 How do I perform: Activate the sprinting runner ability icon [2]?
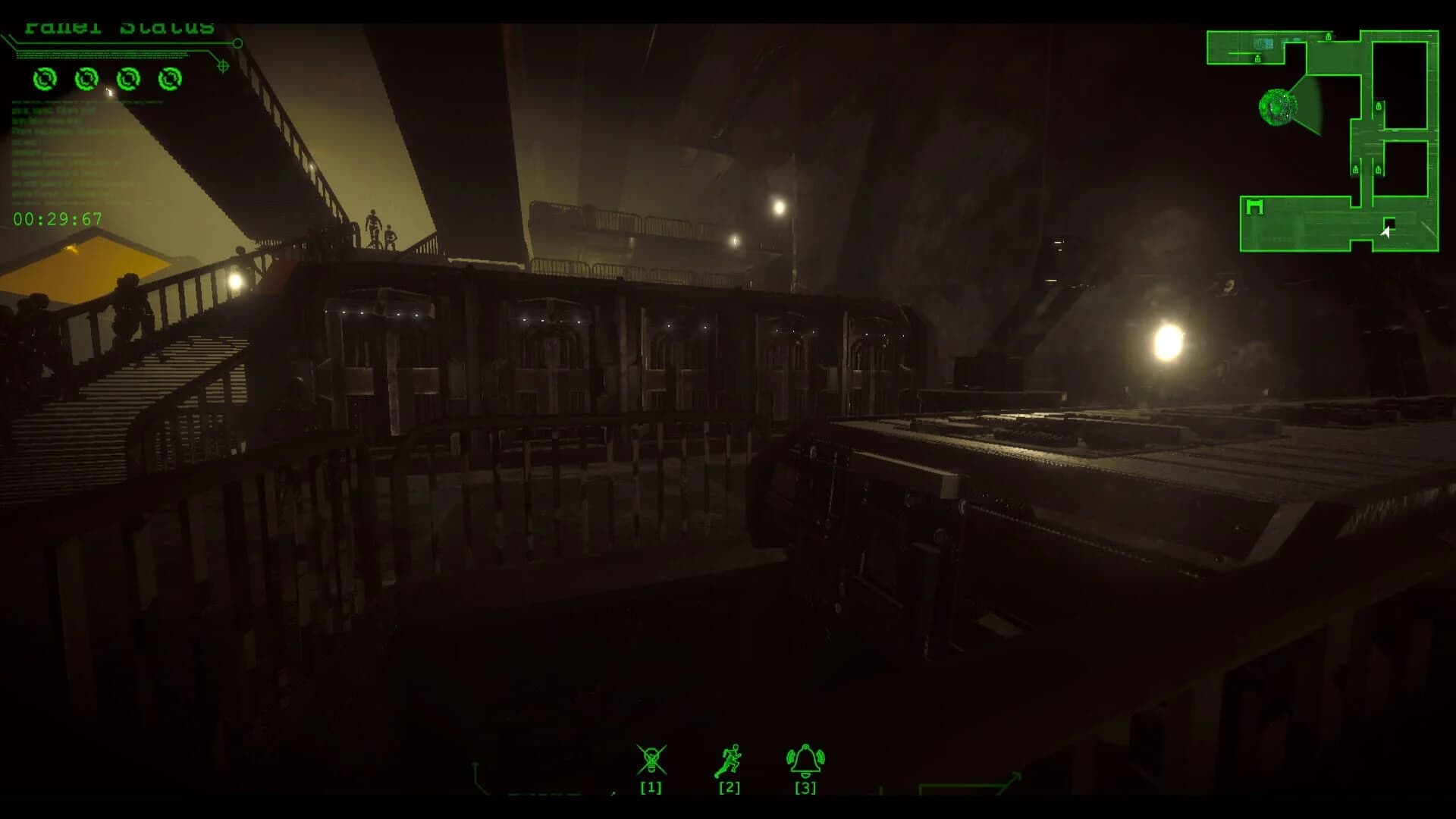(729, 758)
